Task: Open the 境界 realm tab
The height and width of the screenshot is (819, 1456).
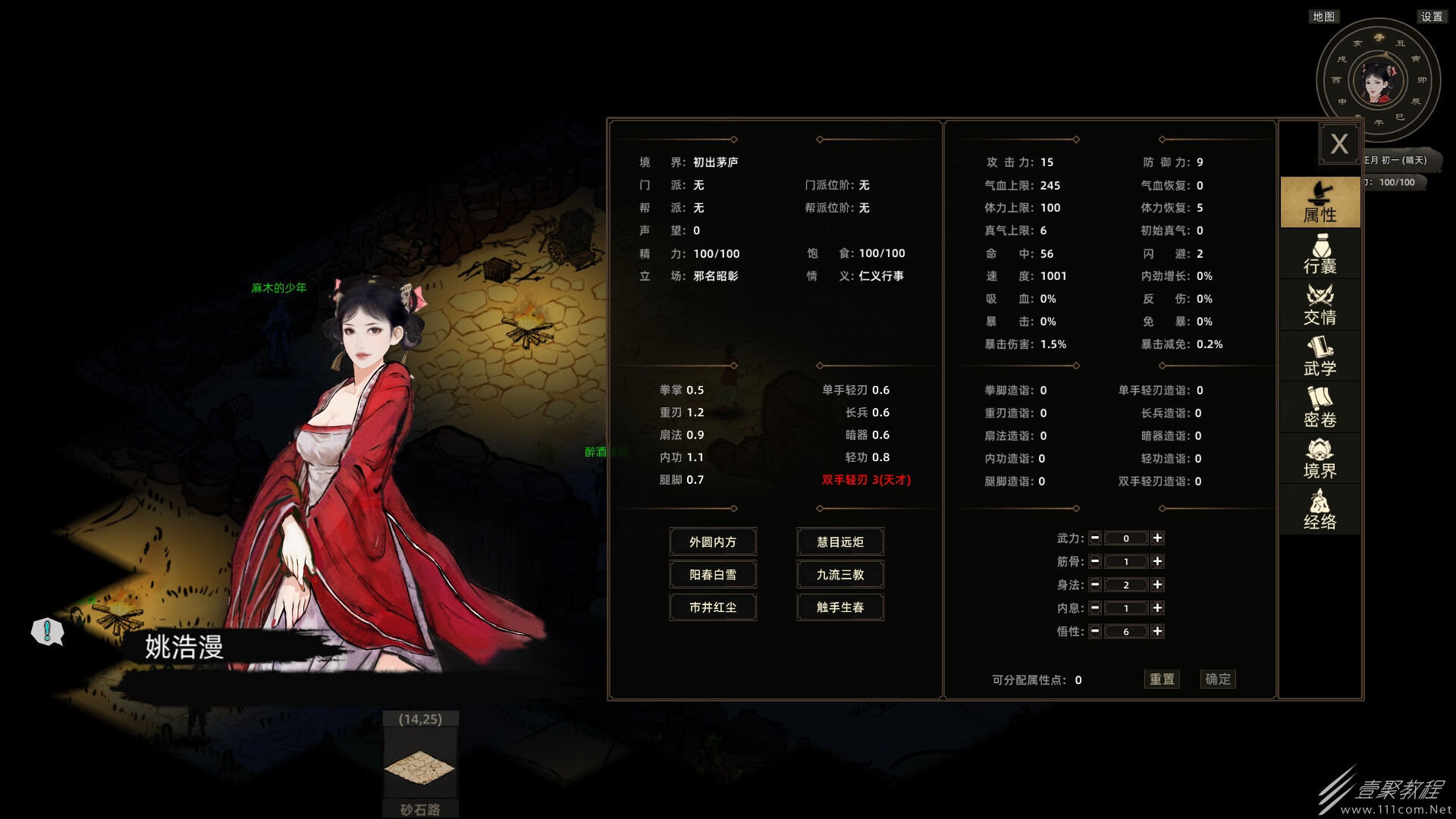Action: [1319, 459]
